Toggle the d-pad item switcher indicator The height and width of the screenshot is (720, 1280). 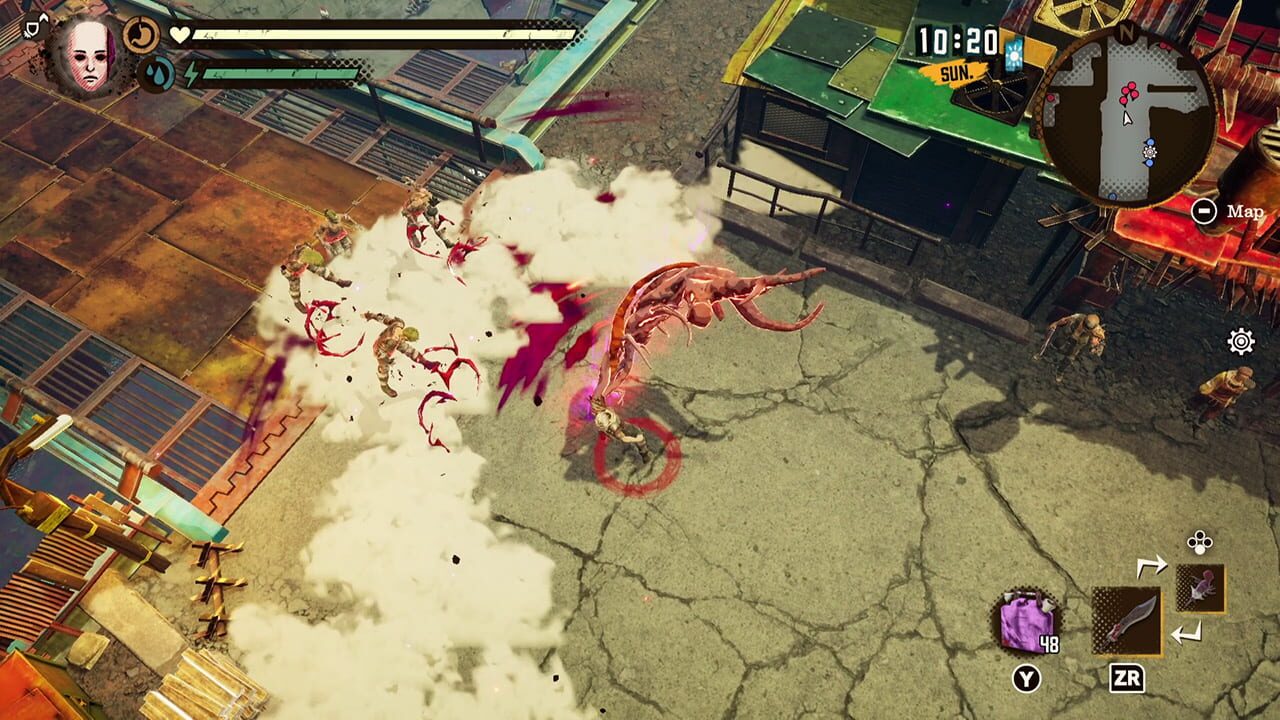1200,541
